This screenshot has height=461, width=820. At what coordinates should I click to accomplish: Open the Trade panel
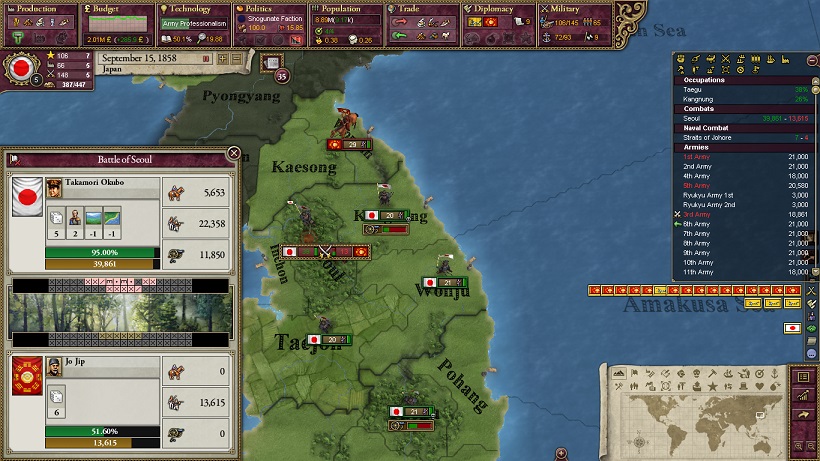[421, 9]
